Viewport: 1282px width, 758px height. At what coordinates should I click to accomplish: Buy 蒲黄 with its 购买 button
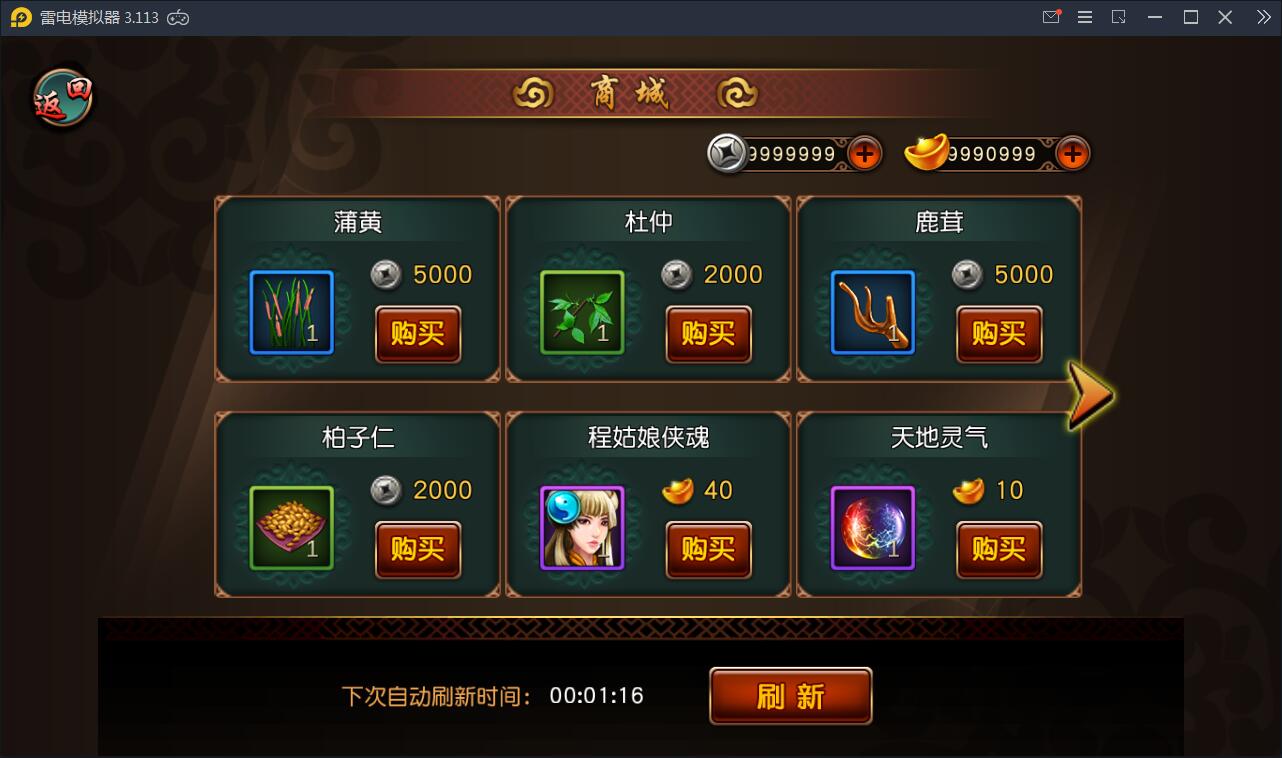(417, 336)
